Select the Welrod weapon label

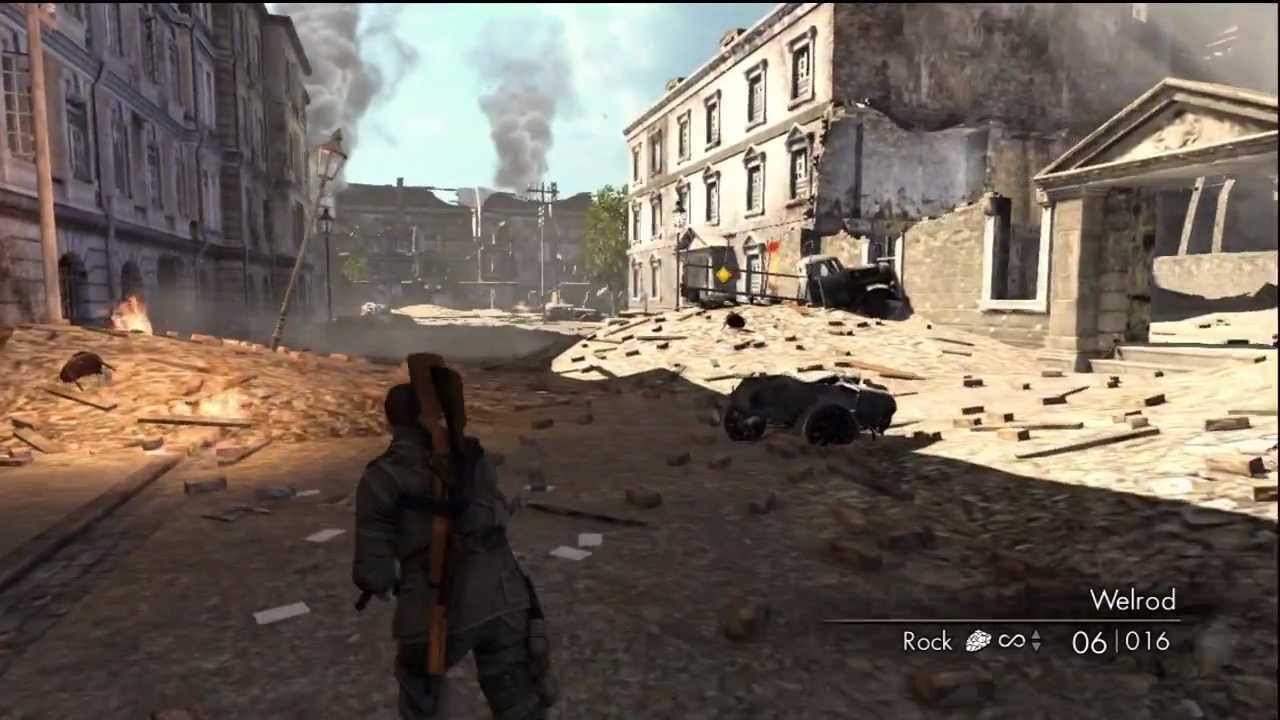[1133, 601]
